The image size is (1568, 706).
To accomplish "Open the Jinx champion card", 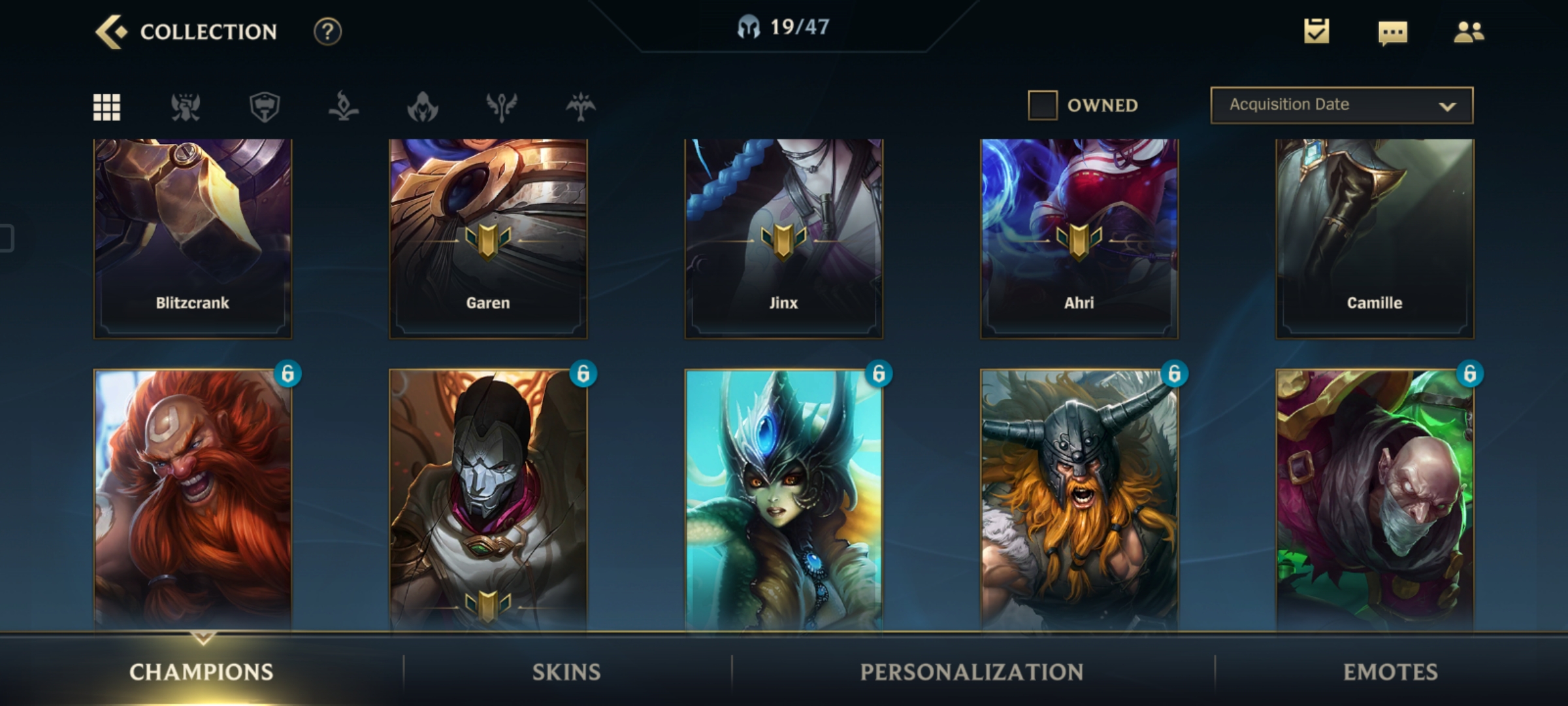I will (783, 238).
